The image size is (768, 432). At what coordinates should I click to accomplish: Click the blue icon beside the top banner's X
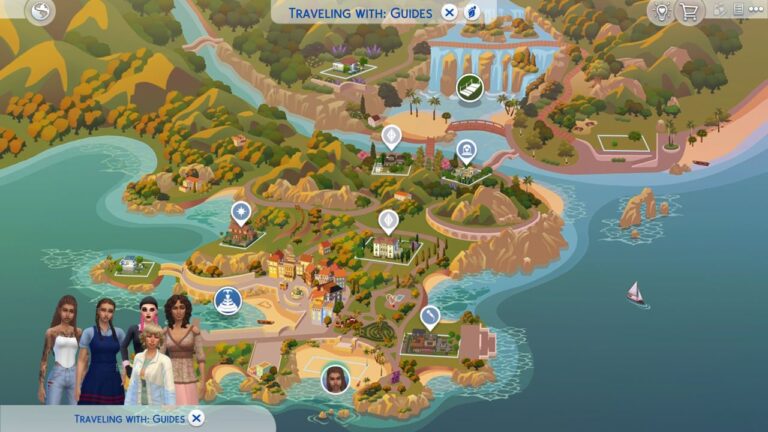coord(472,13)
